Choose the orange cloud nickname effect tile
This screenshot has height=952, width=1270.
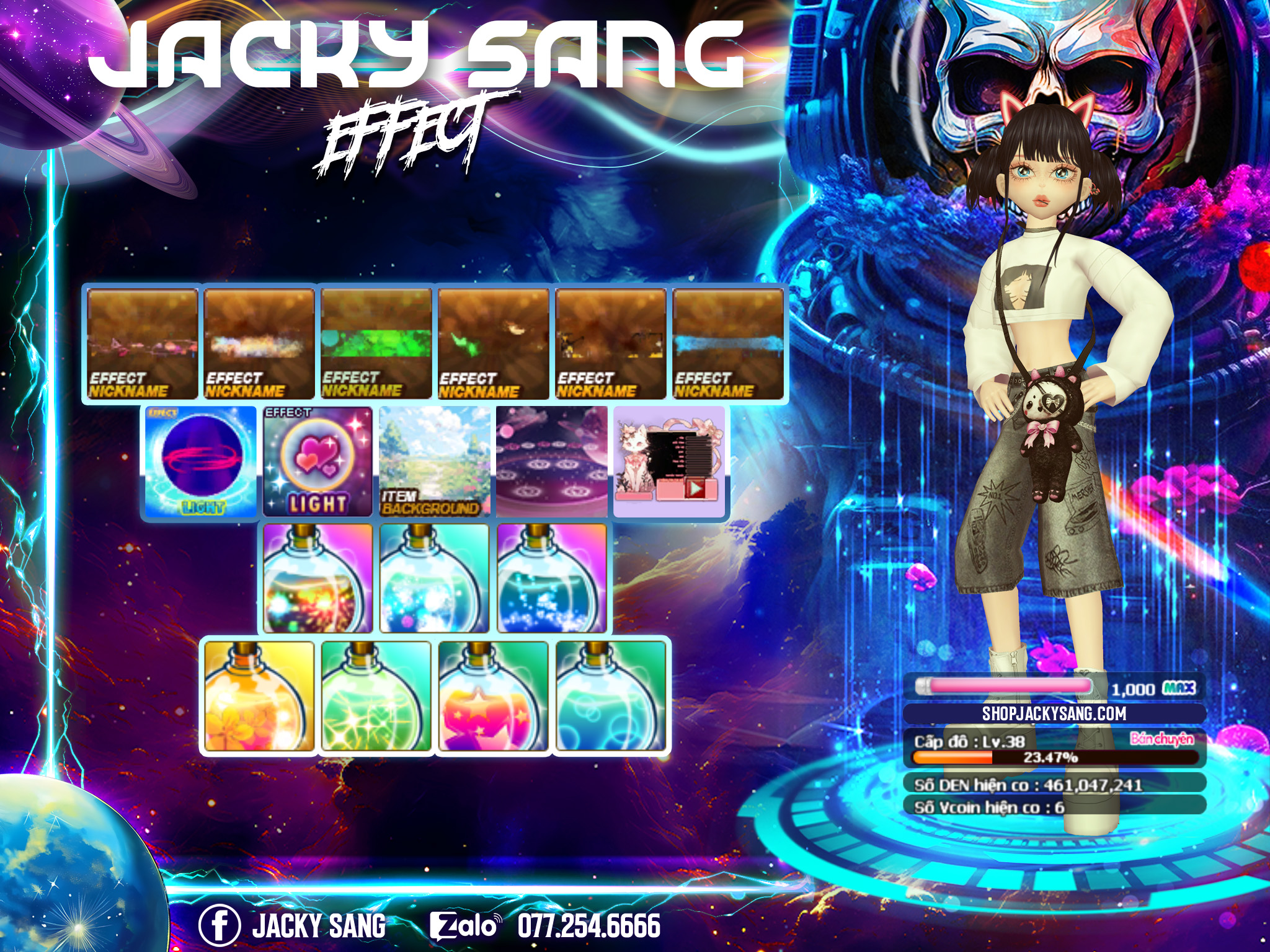259,344
